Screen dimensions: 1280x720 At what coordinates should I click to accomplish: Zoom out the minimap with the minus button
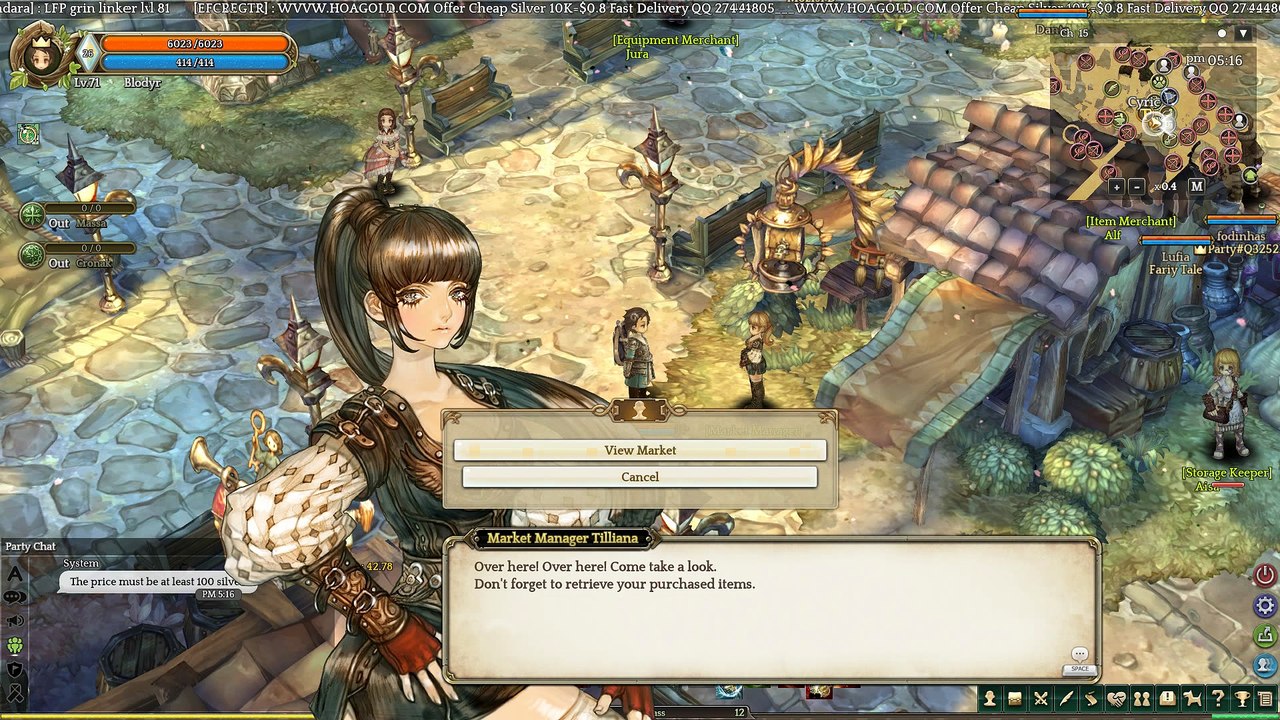(1137, 186)
